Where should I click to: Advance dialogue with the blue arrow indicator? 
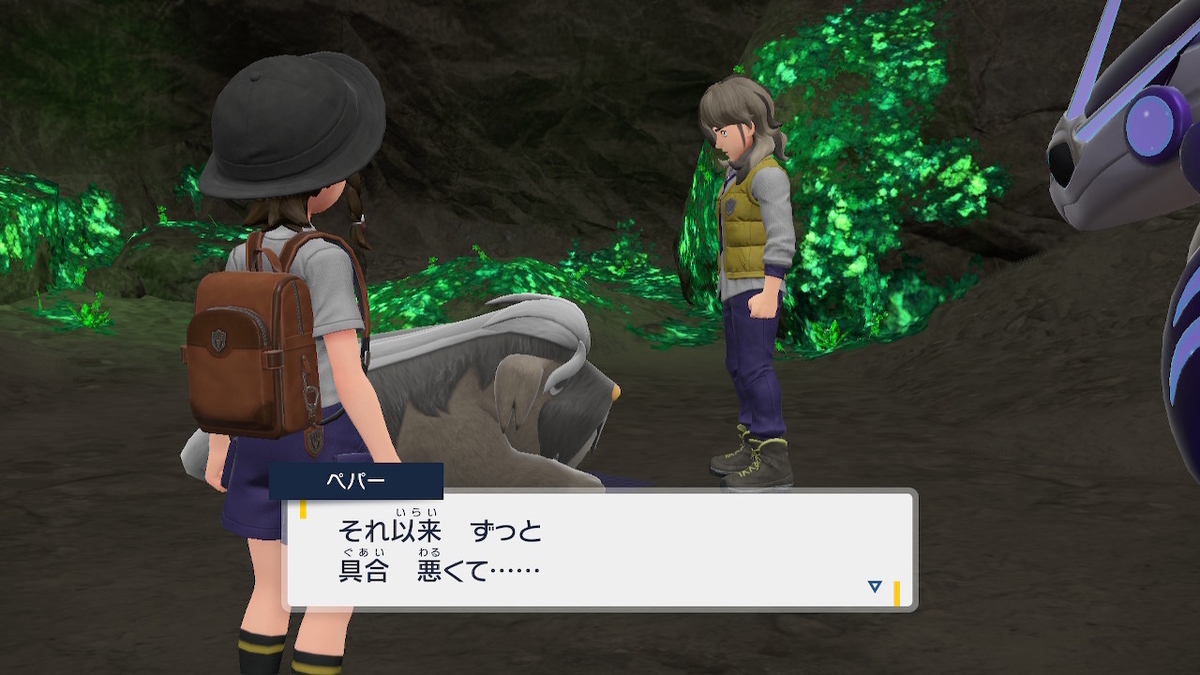coord(874,587)
